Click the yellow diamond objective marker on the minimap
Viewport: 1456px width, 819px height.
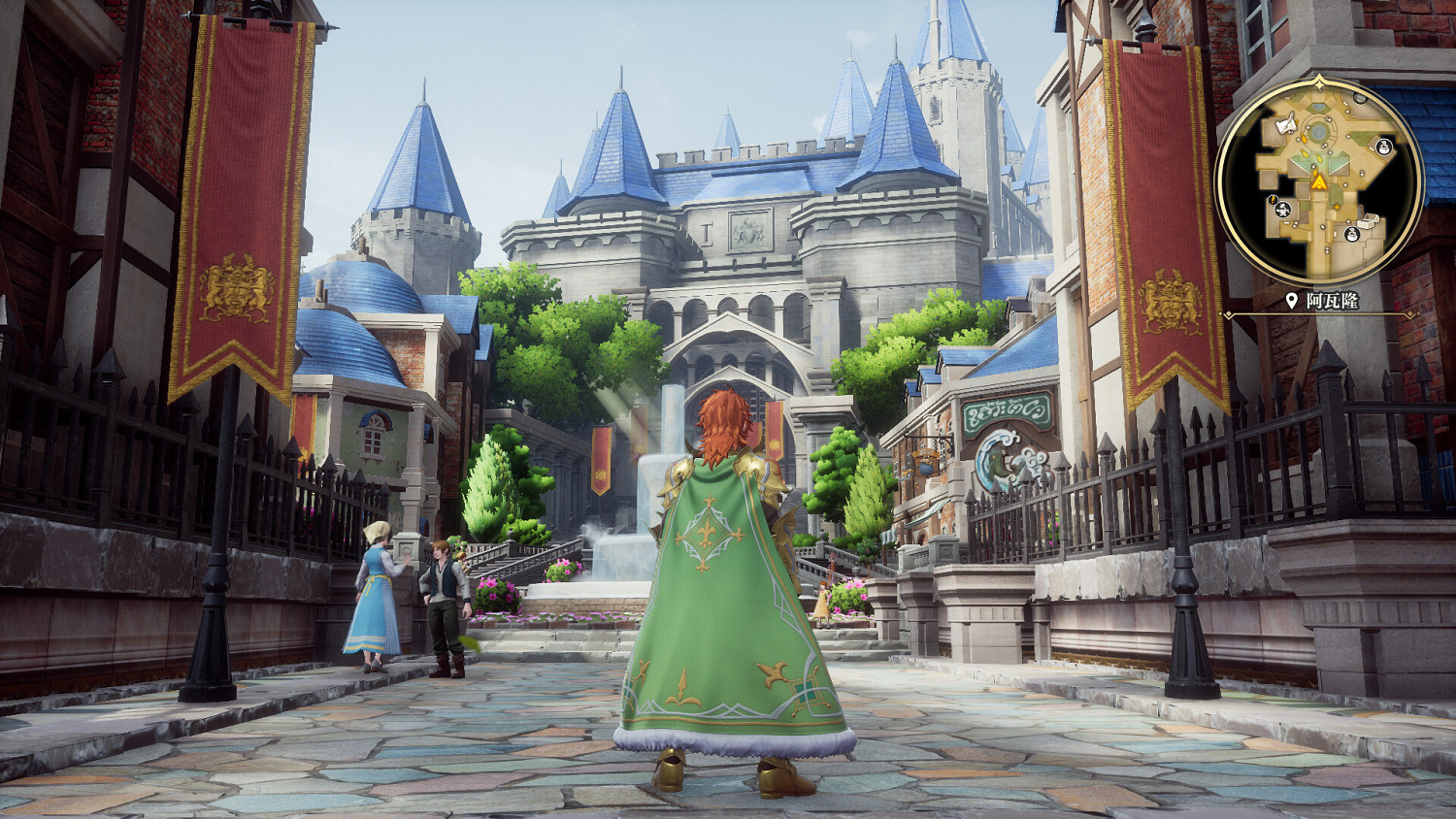click(x=1337, y=208)
